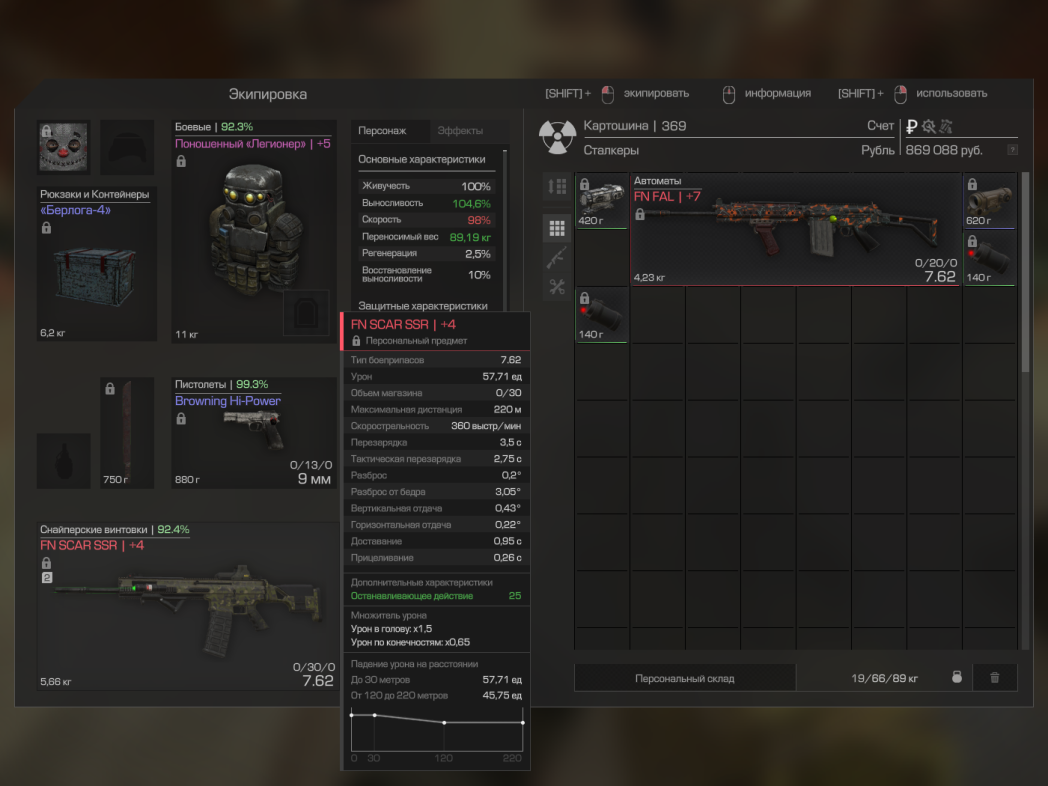Open the Персонаж tab
Screen dimensions: 1048x786
click(382, 131)
